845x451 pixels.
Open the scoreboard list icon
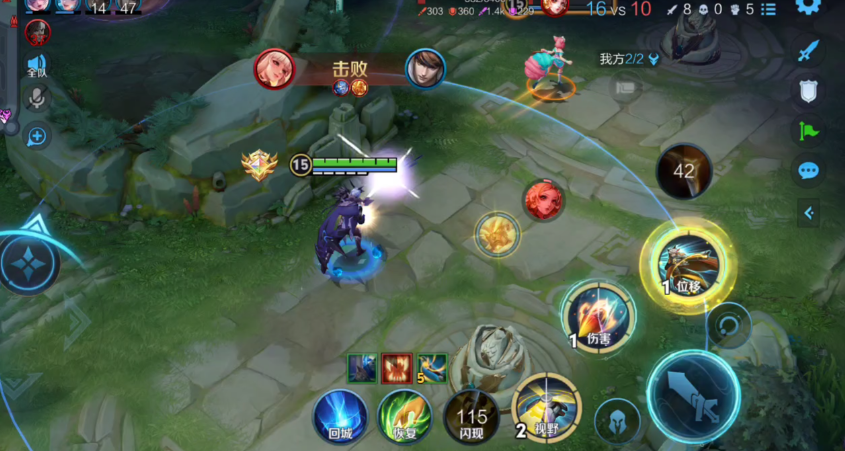[768, 9]
